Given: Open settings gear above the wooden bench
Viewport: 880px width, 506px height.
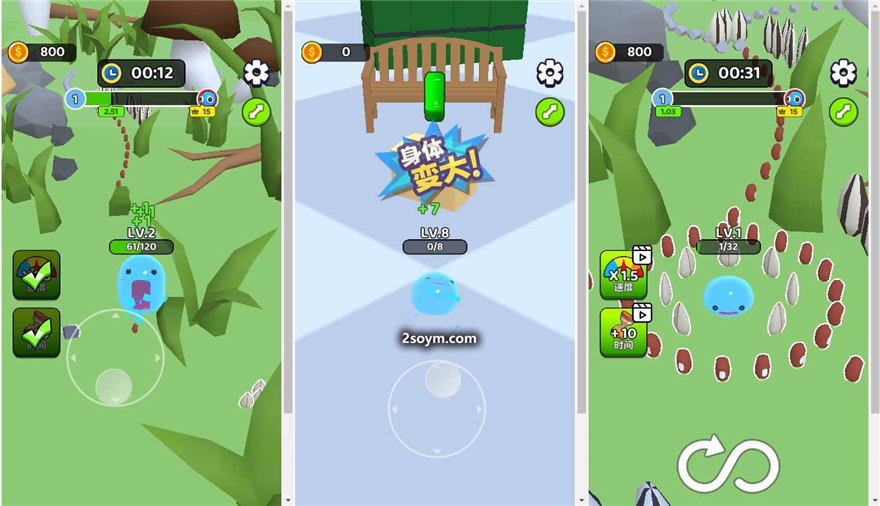Looking at the screenshot, I should pyautogui.click(x=550, y=73).
